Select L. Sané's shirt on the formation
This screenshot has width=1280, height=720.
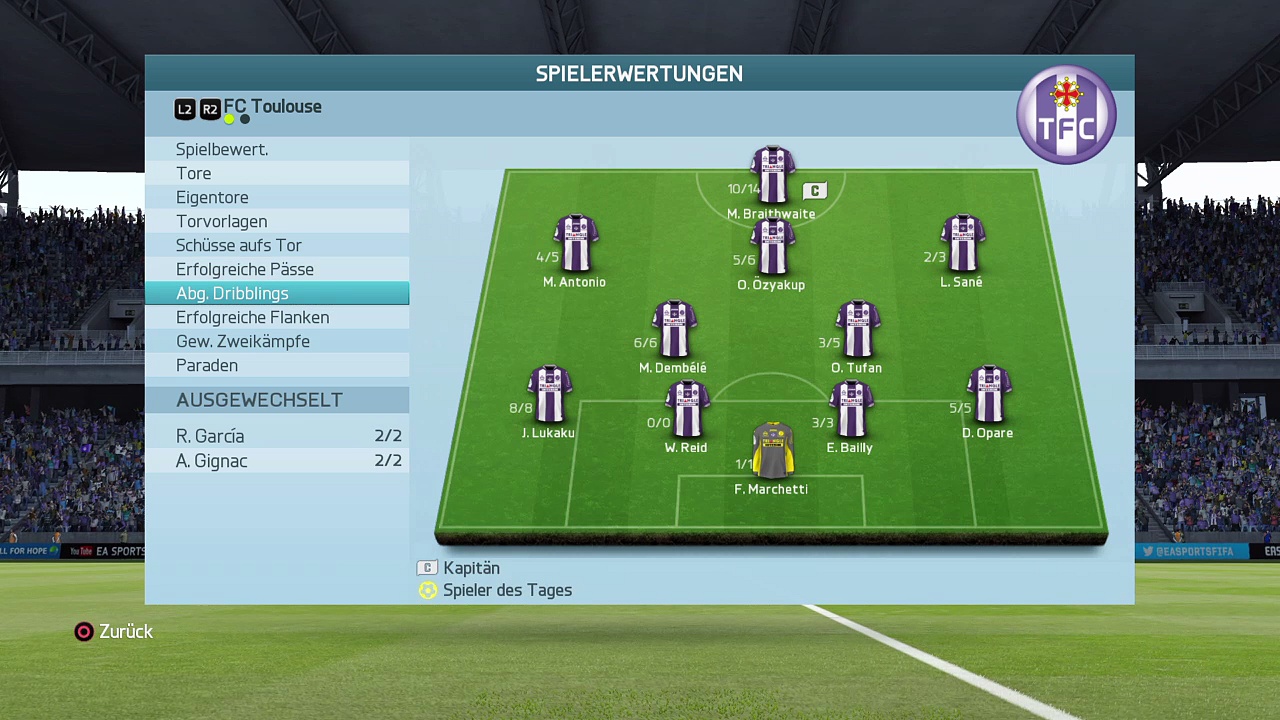pyautogui.click(x=962, y=243)
